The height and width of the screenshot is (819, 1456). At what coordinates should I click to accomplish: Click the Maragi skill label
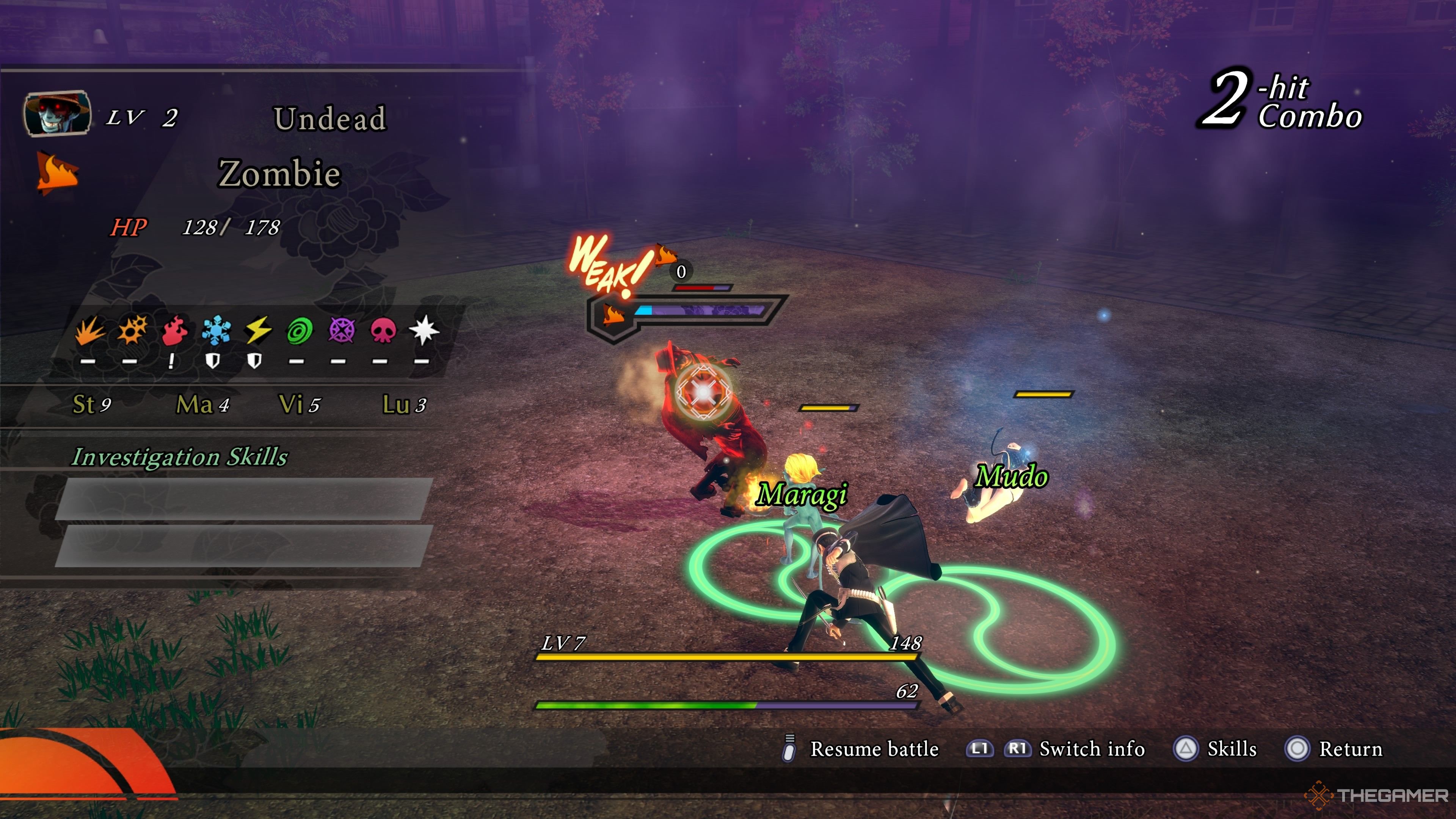coord(802,494)
